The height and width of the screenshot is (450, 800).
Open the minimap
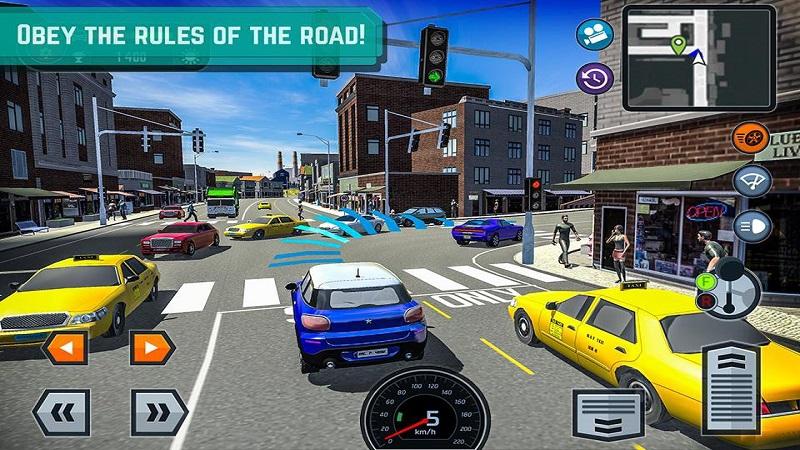tap(698, 56)
